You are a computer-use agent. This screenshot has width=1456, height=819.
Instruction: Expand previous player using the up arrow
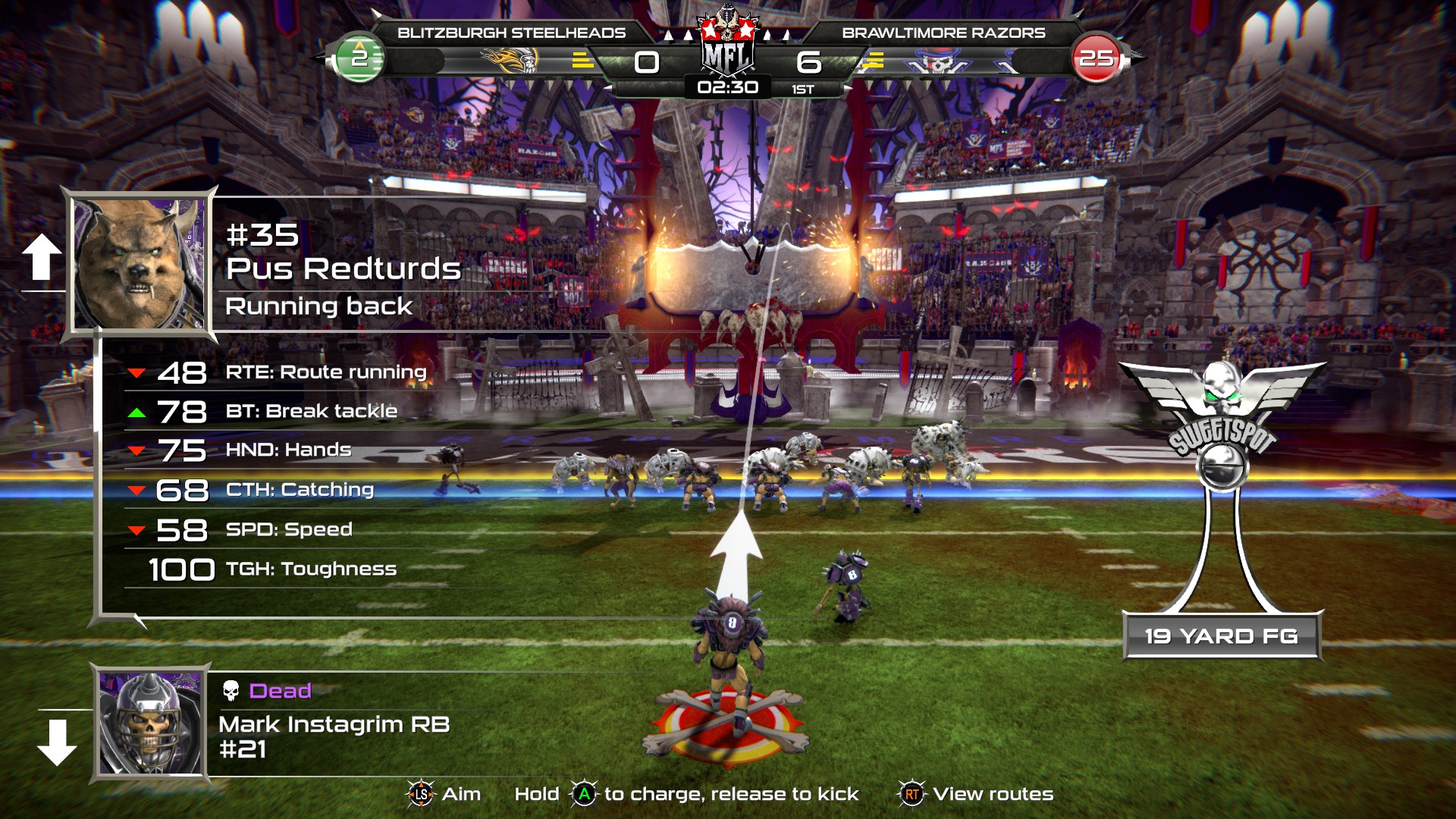(42, 256)
